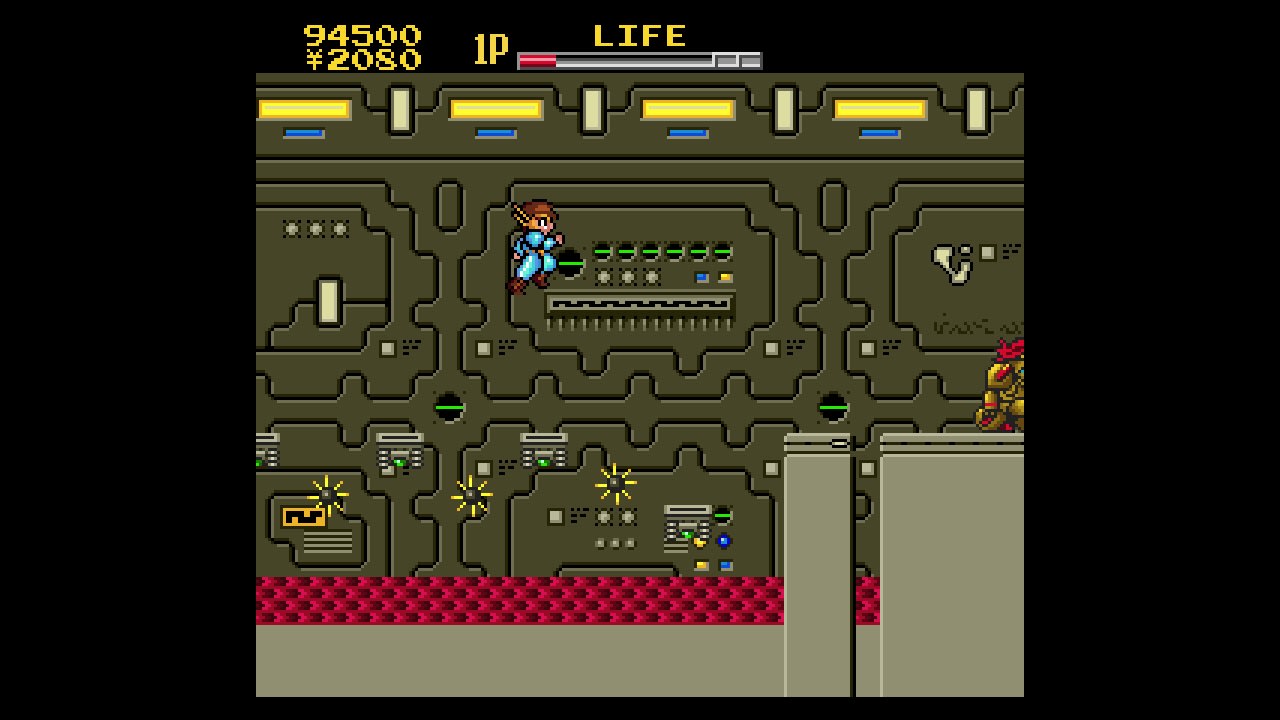Click the red segment of the life bar

[x=540, y=58]
